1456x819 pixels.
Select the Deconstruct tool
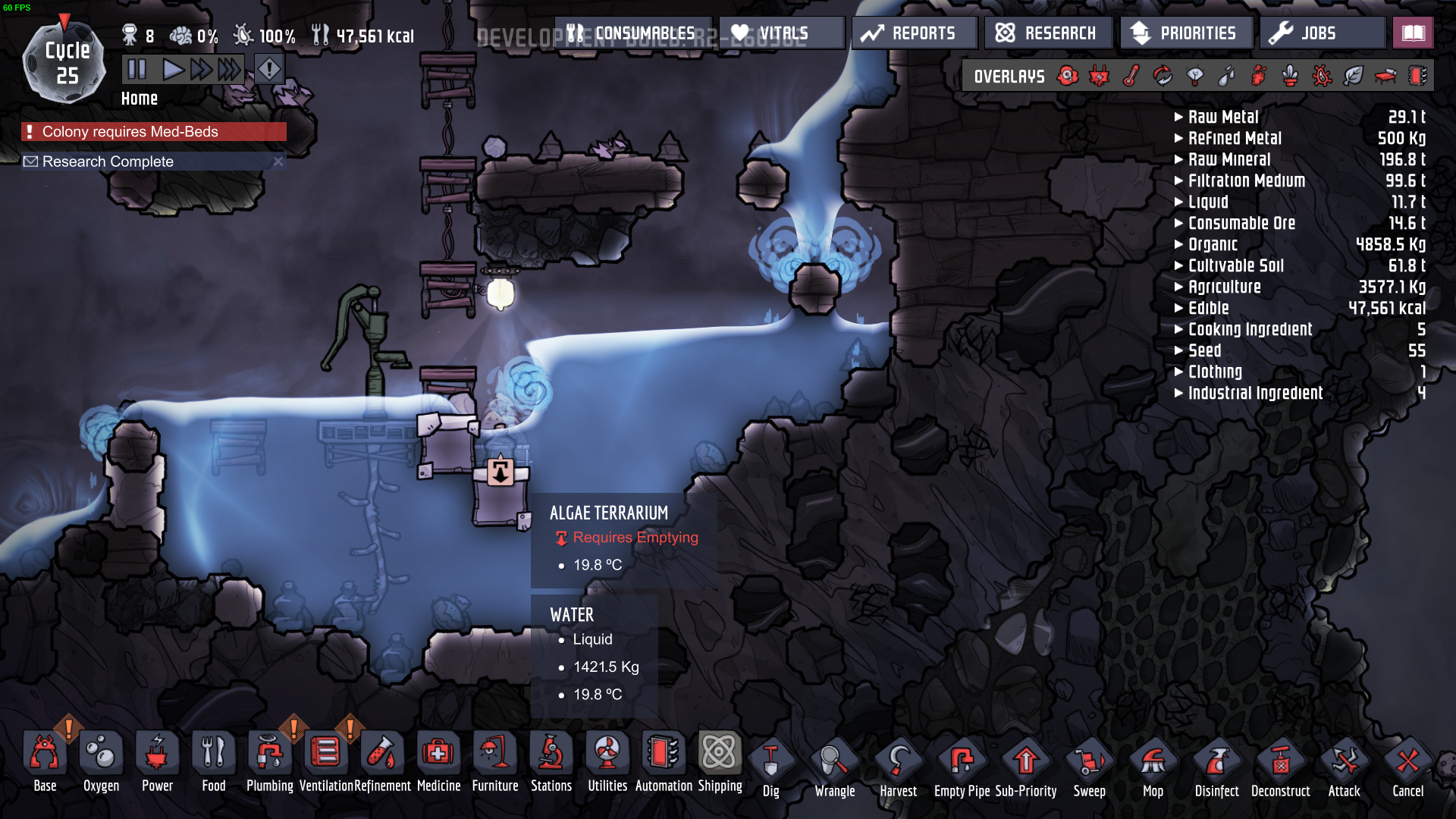click(1280, 767)
